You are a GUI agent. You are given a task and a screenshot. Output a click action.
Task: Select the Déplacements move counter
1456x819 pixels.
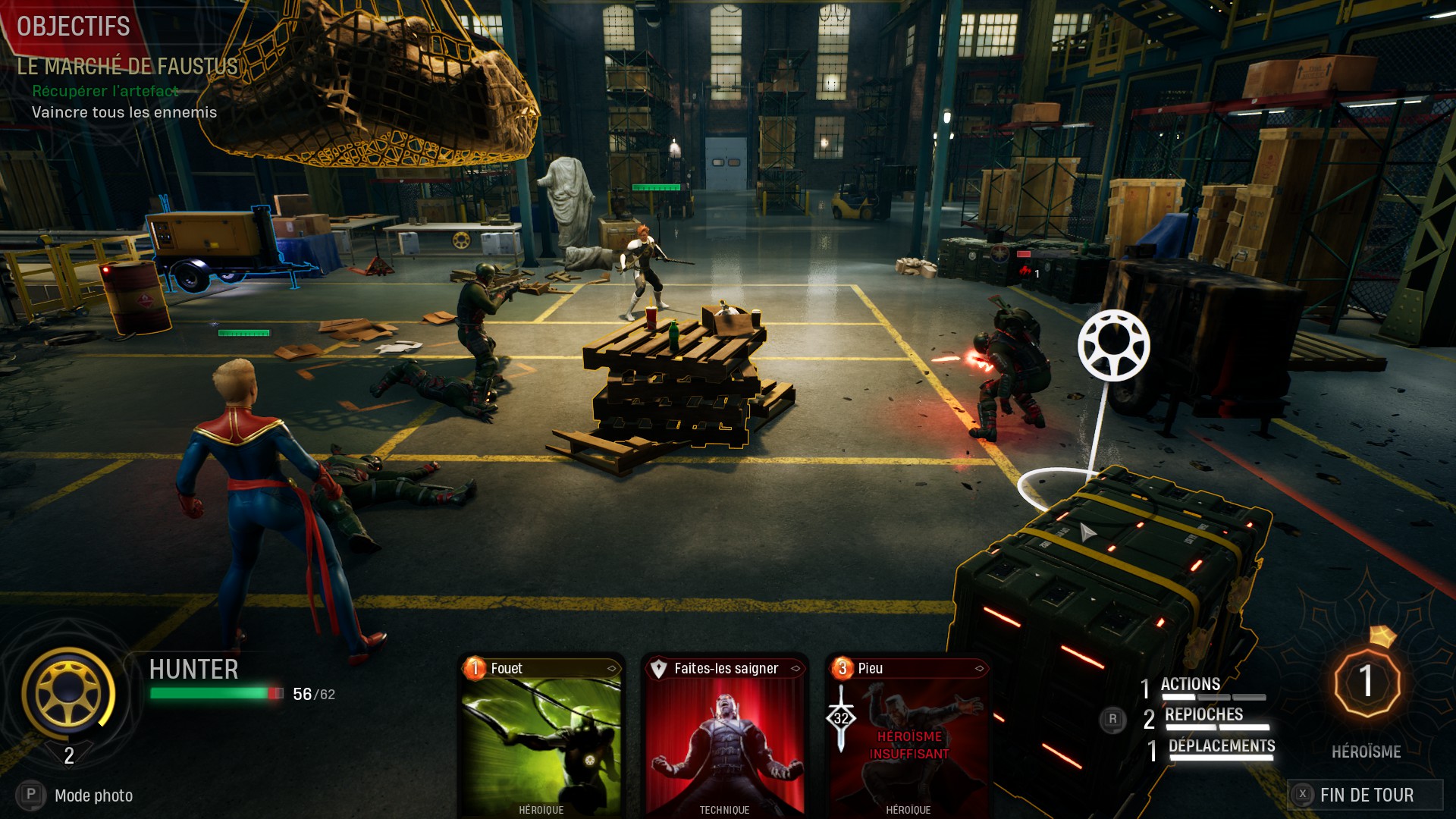pyautogui.click(x=1220, y=747)
